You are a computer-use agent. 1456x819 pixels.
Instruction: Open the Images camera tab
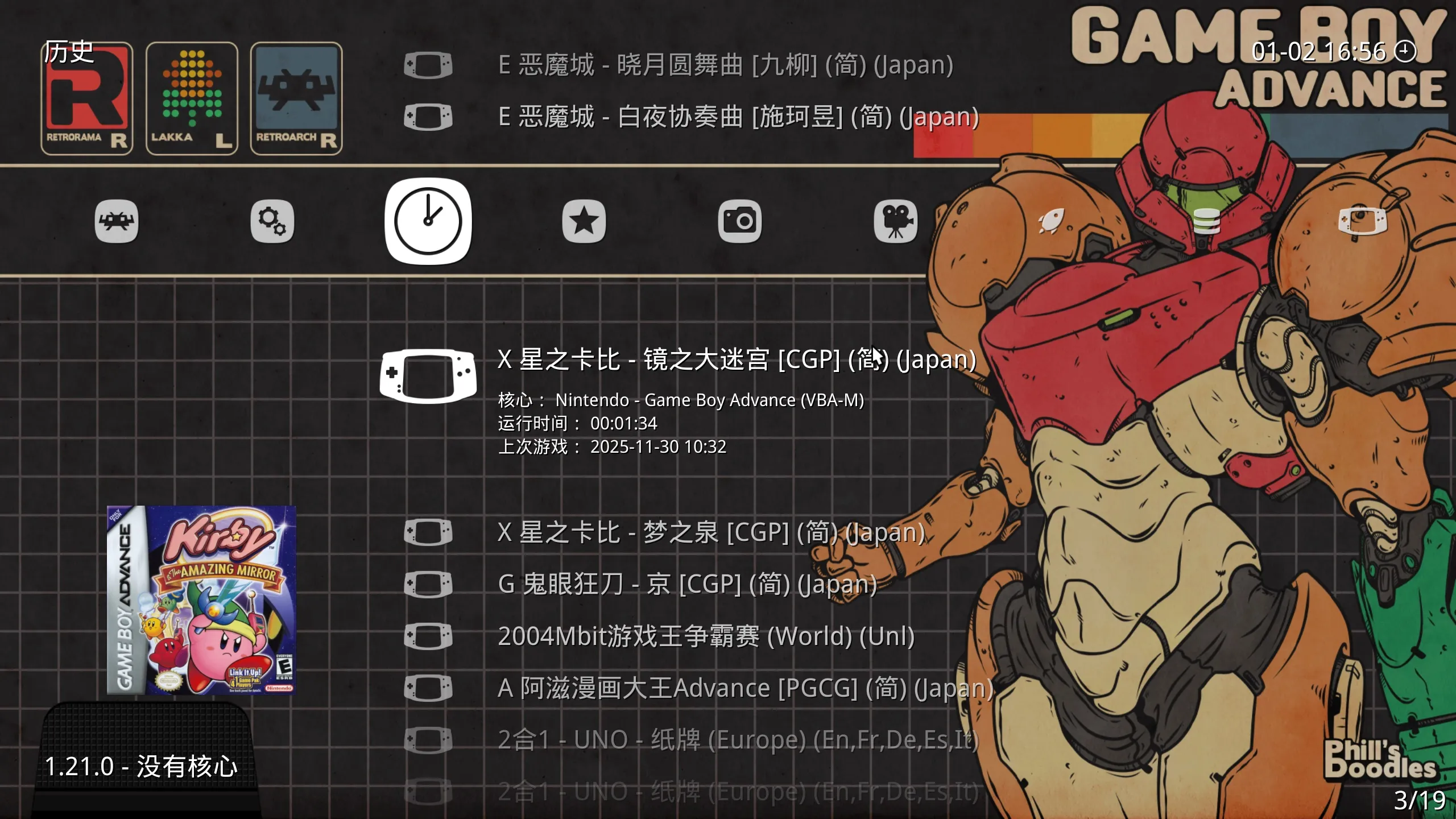[x=741, y=222]
